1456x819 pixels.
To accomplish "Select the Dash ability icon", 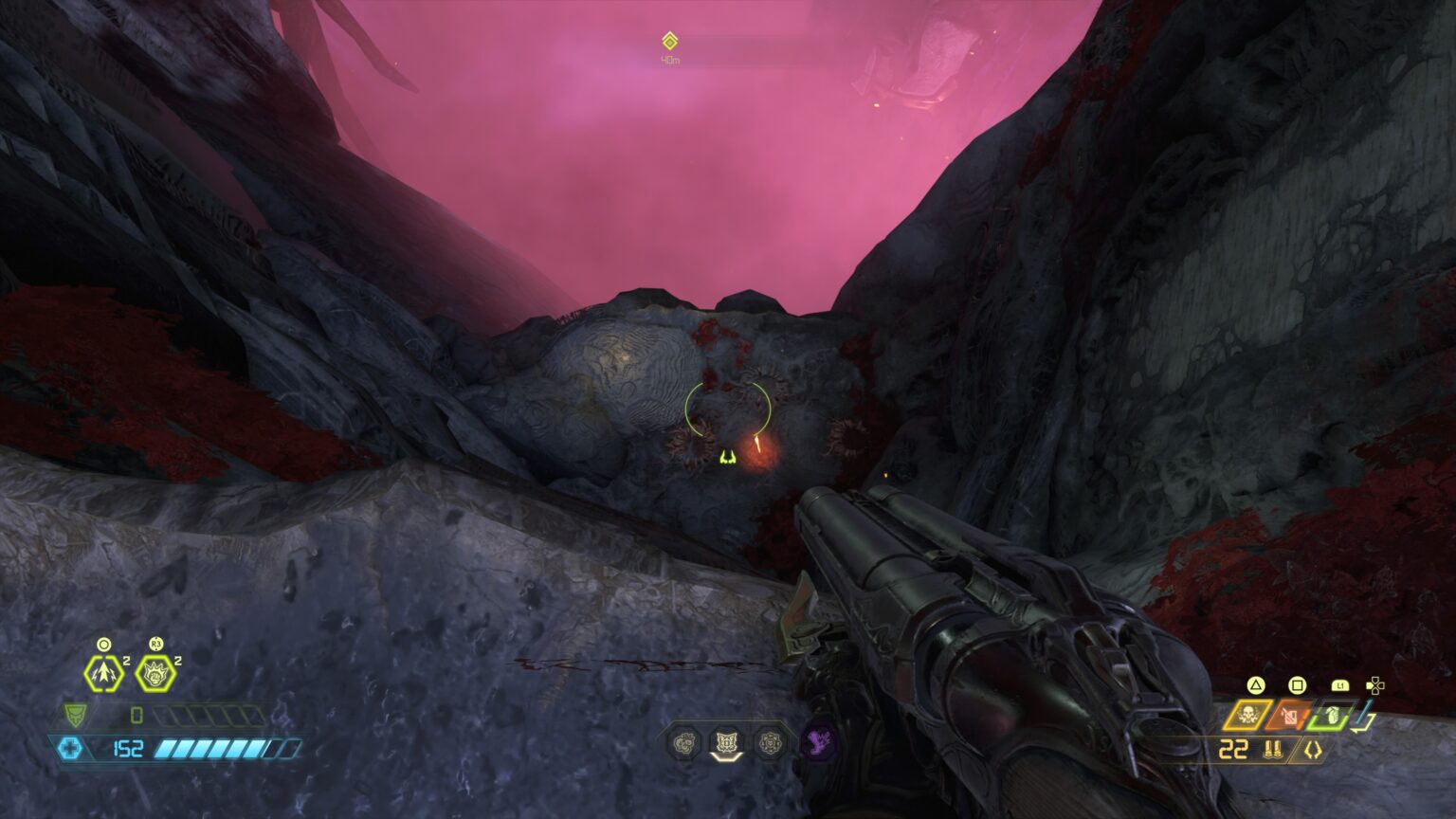I will pos(104,674).
